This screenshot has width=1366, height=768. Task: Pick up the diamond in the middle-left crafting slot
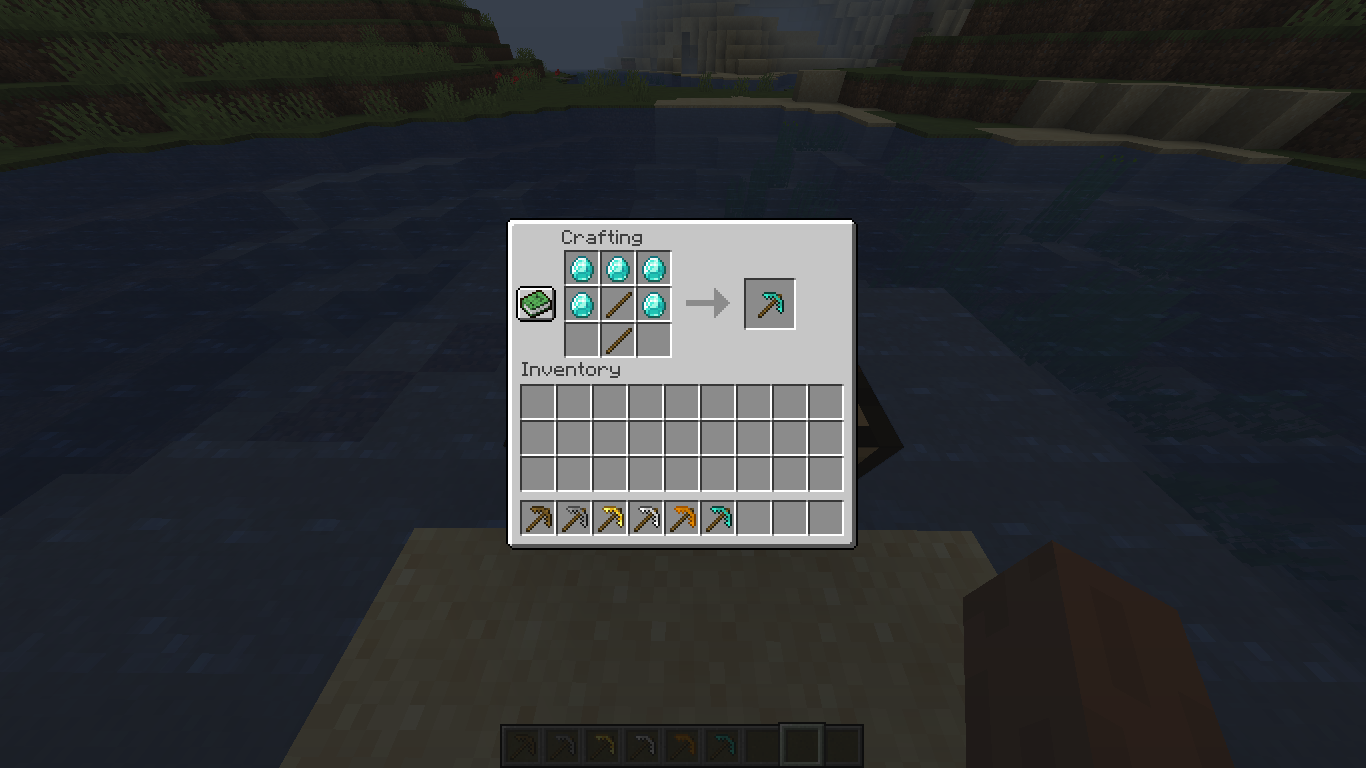(x=581, y=303)
